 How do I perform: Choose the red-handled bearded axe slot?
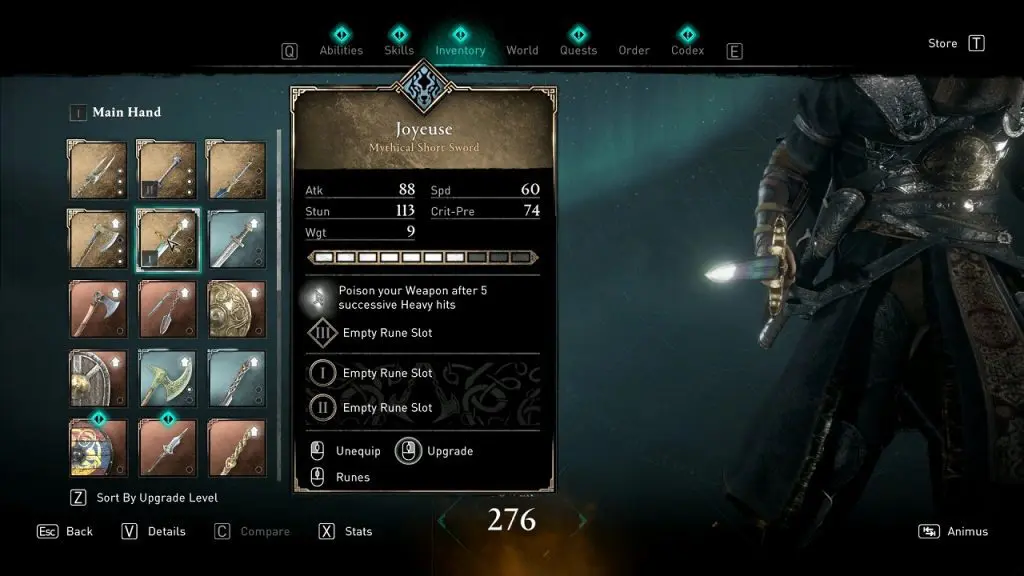[x=98, y=309]
